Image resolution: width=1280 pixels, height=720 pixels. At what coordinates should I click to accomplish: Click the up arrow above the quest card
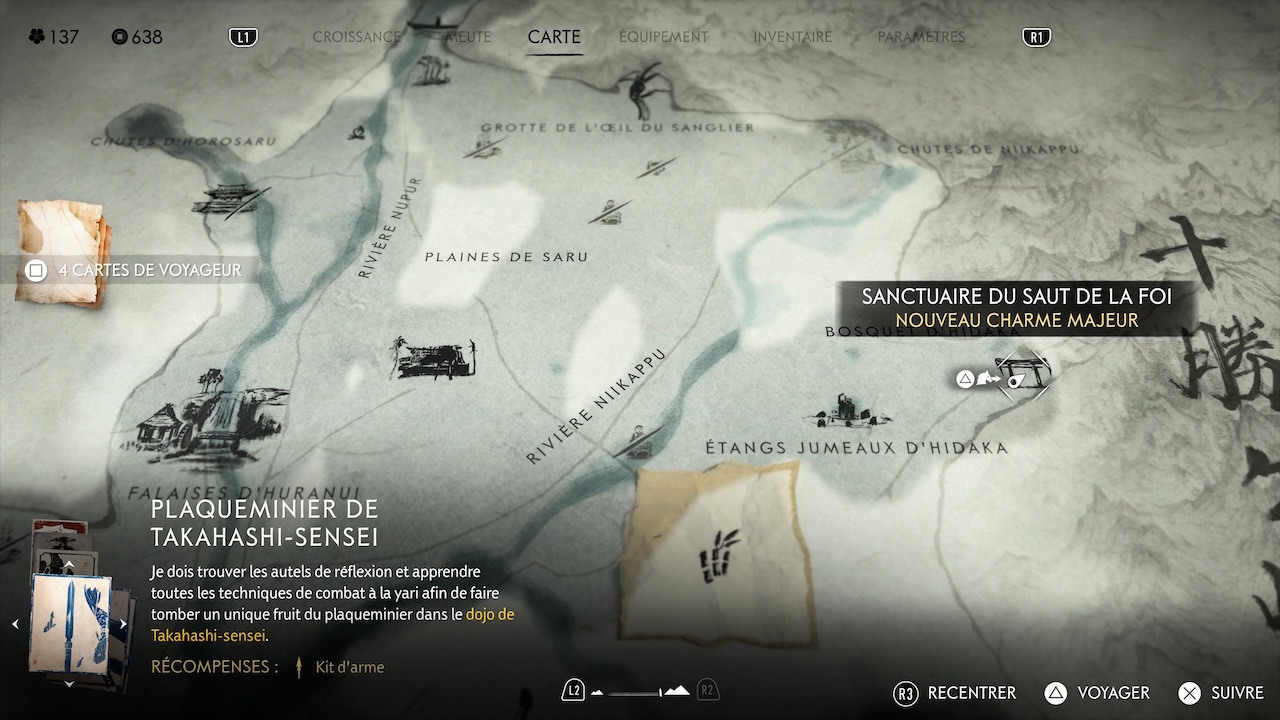pyautogui.click(x=69, y=565)
